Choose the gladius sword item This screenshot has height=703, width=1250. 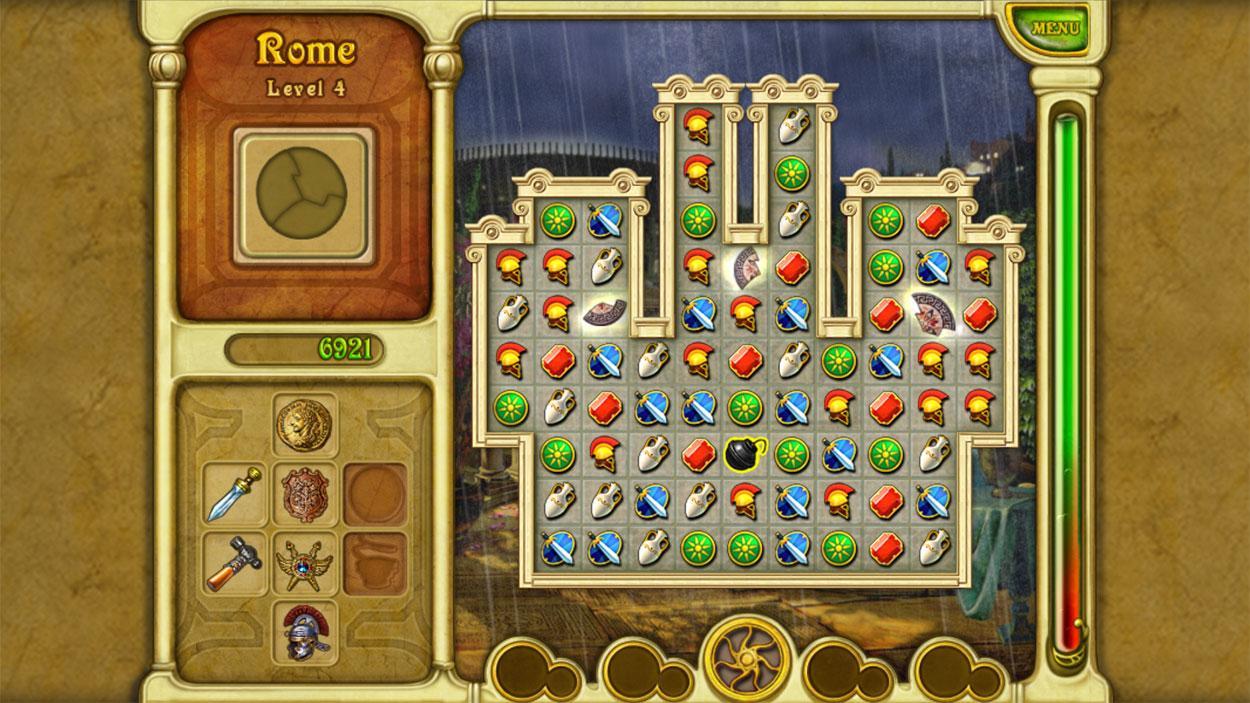click(x=235, y=494)
